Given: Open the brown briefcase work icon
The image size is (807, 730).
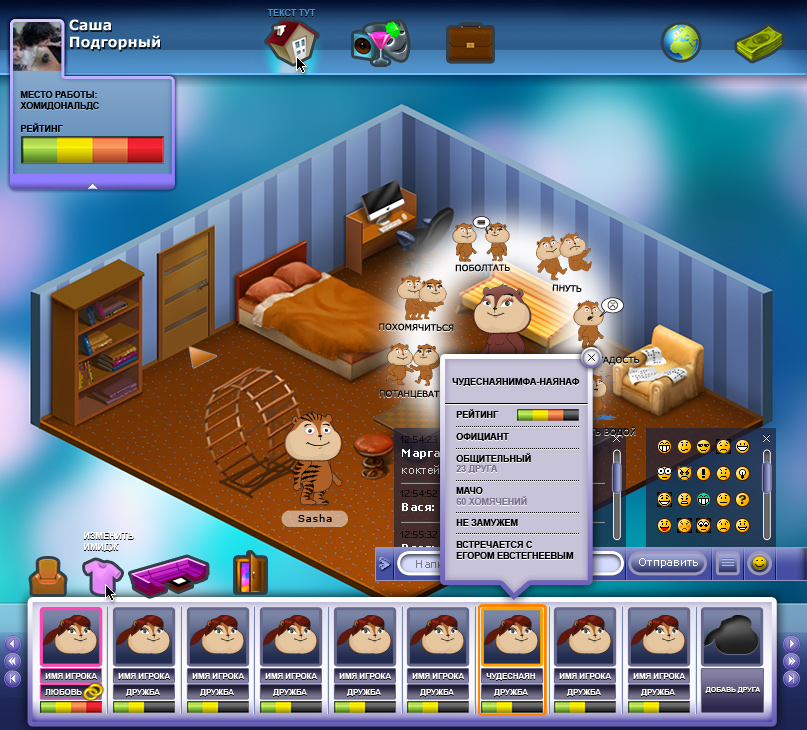Looking at the screenshot, I should [469, 43].
